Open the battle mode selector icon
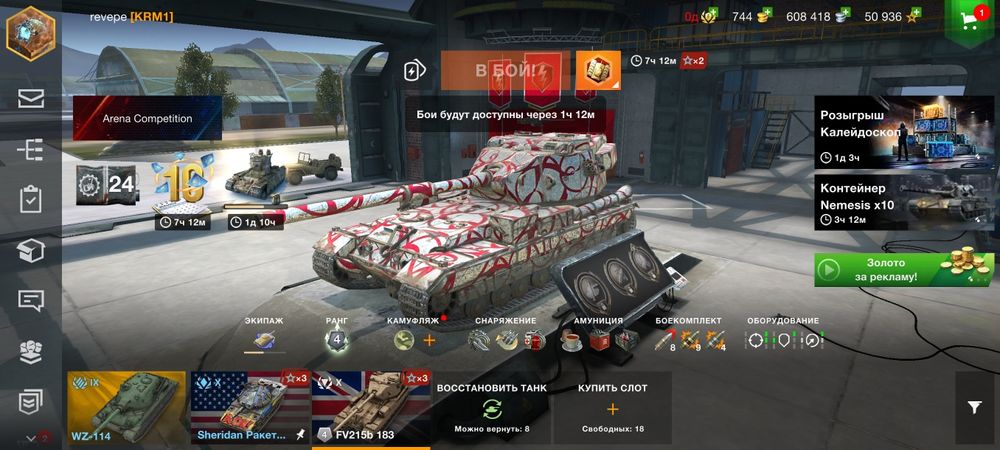 click(x=415, y=71)
